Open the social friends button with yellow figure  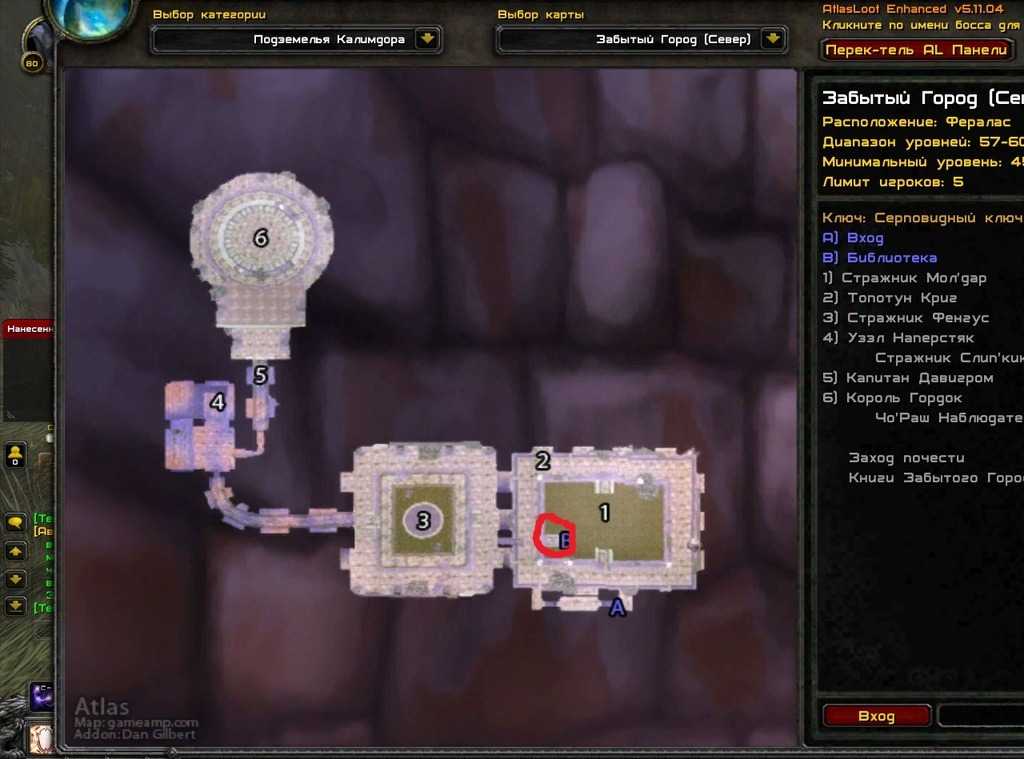(x=16, y=455)
